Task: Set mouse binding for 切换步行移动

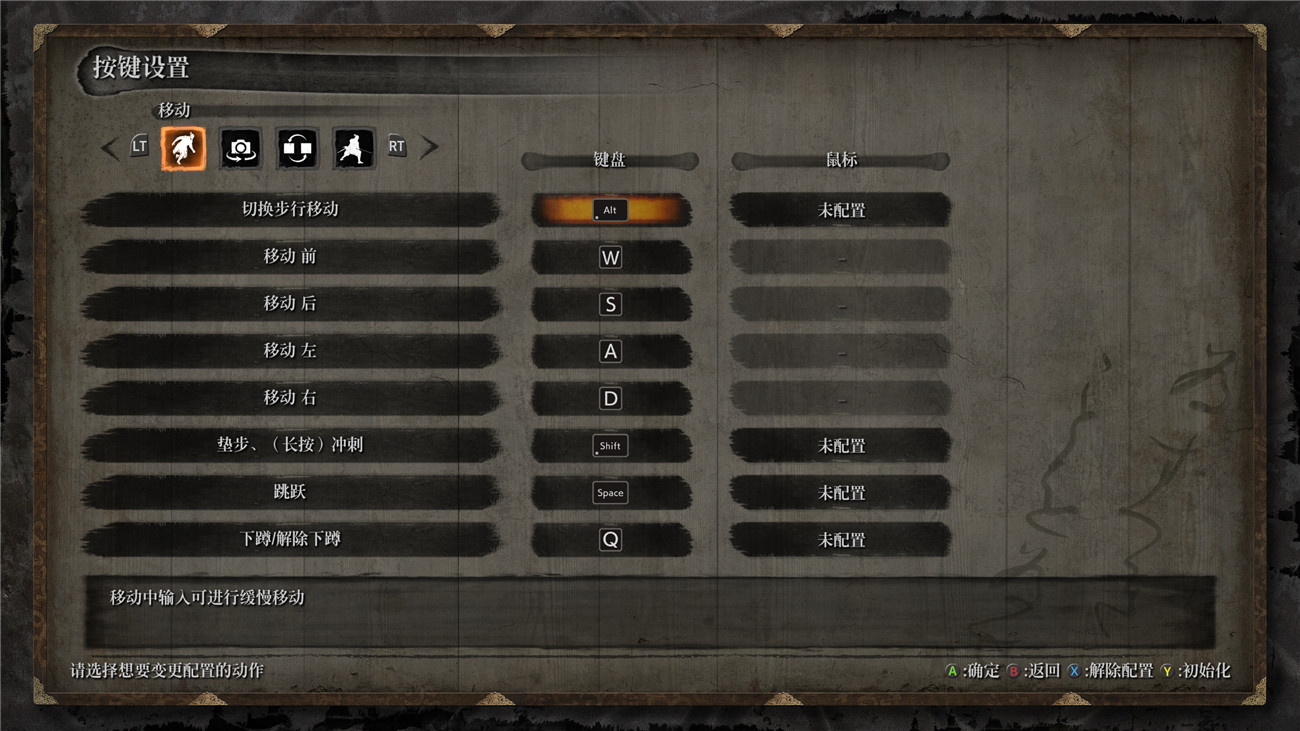Action: pos(841,210)
